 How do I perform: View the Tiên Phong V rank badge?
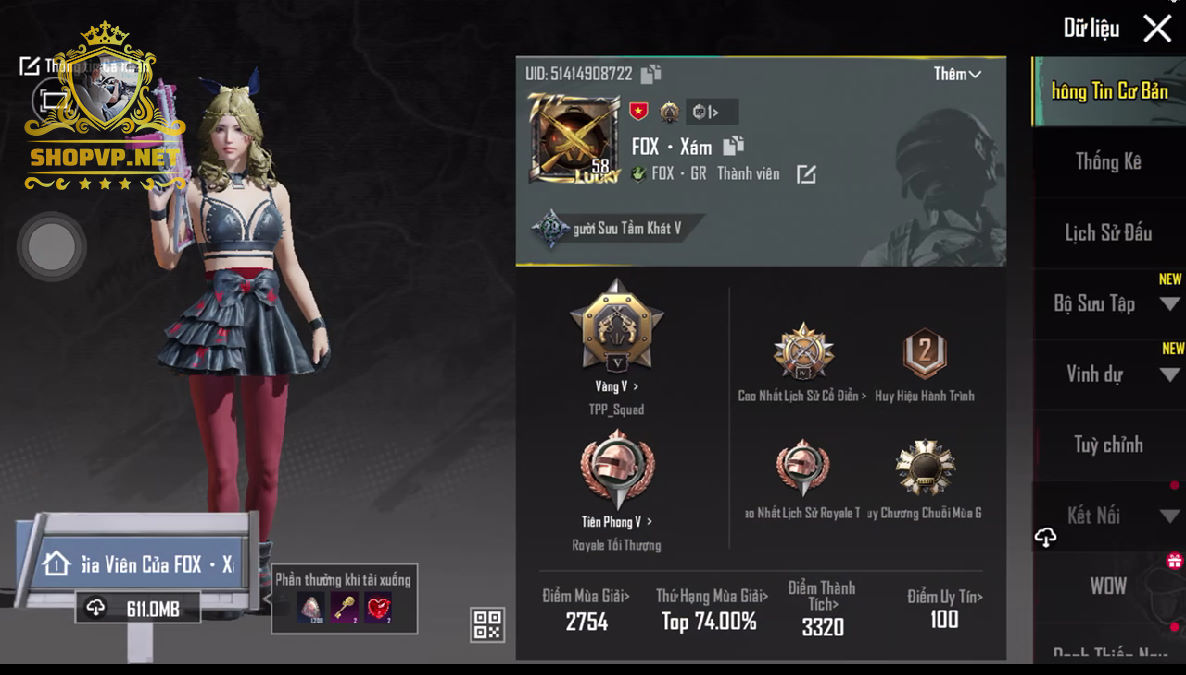click(x=616, y=472)
